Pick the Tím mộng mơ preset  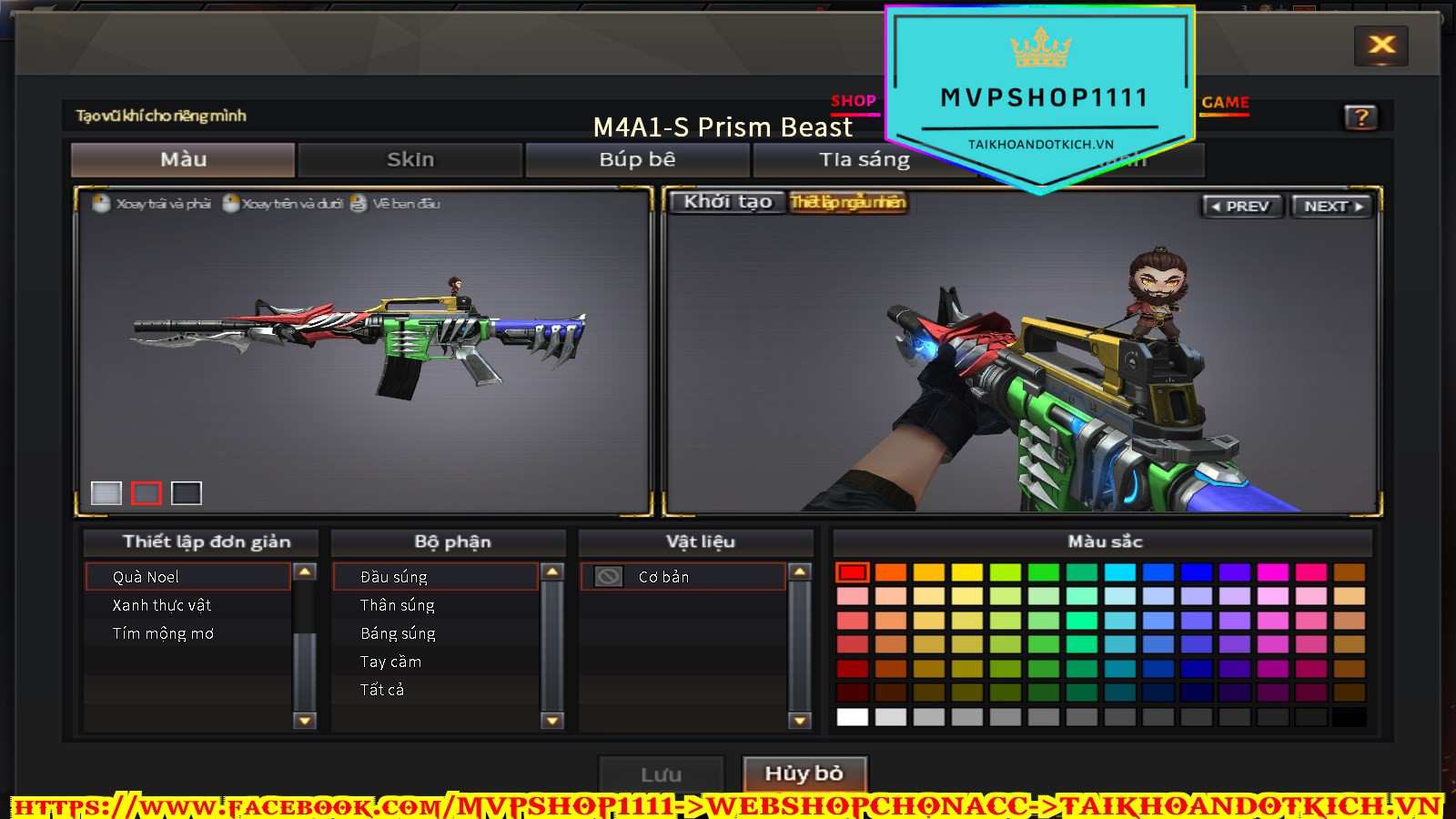[x=163, y=633]
